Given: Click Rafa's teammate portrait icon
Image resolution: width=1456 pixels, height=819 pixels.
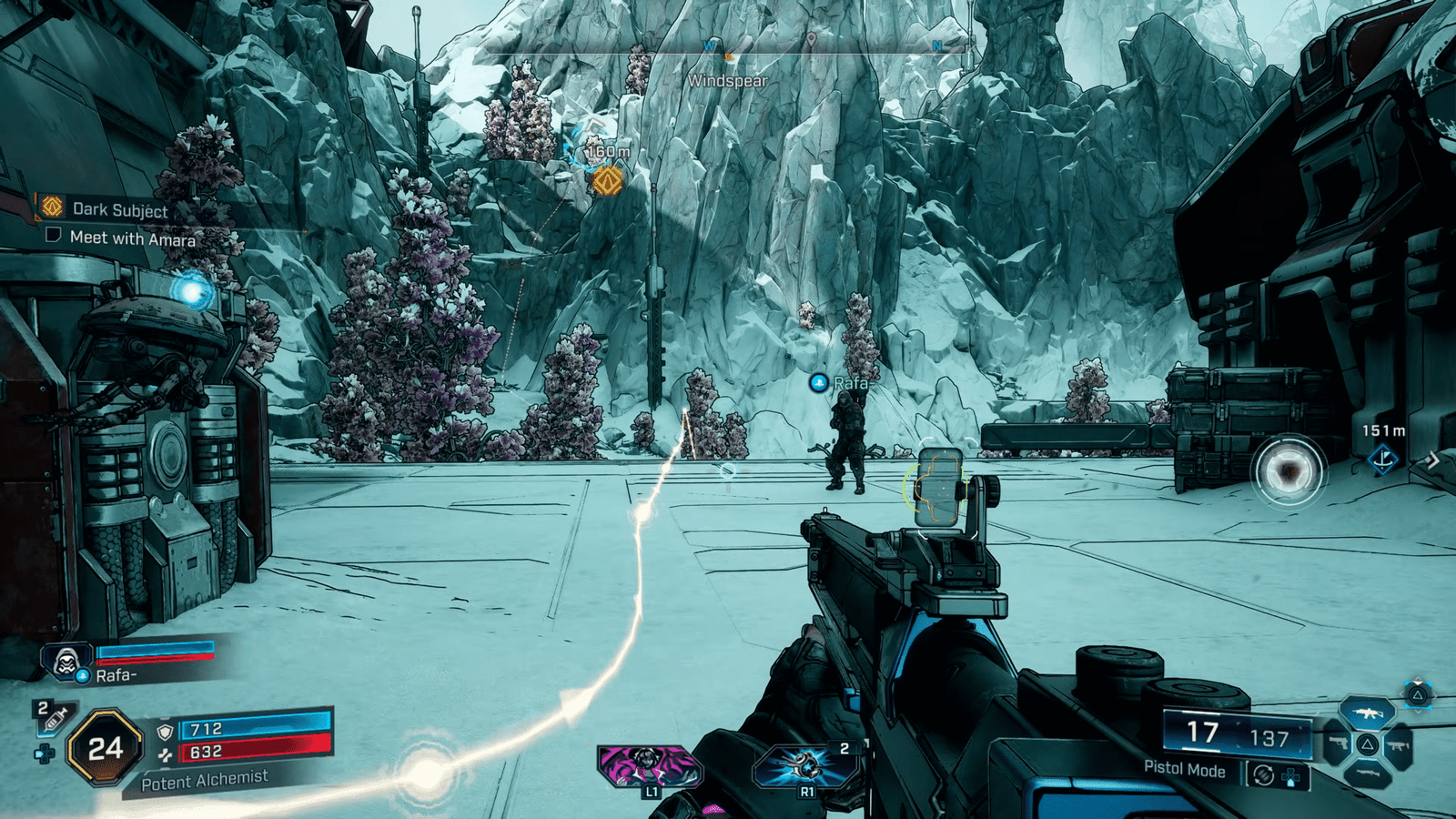Looking at the screenshot, I should pos(66,662).
